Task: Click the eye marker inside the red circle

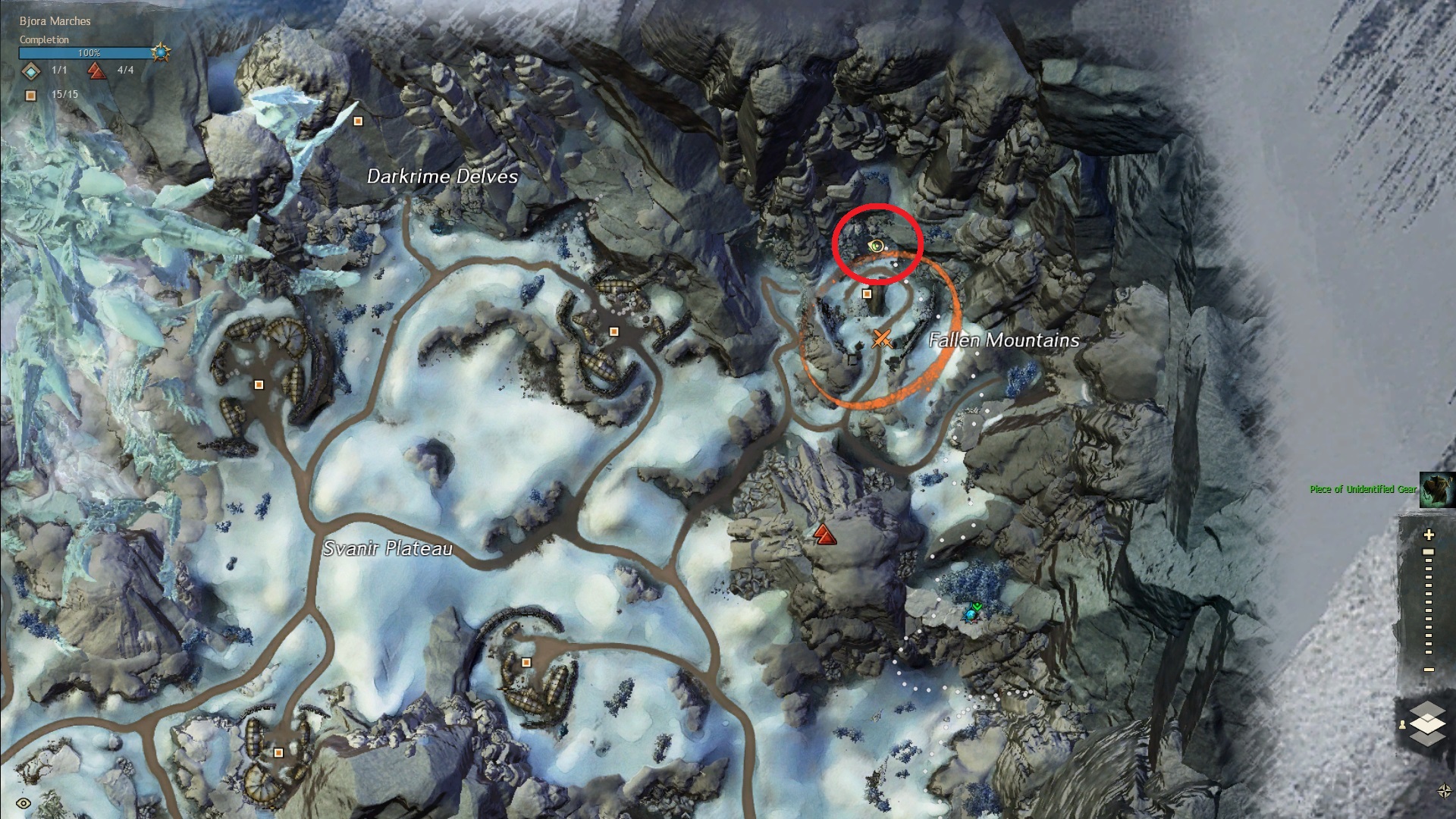Action: point(877,245)
